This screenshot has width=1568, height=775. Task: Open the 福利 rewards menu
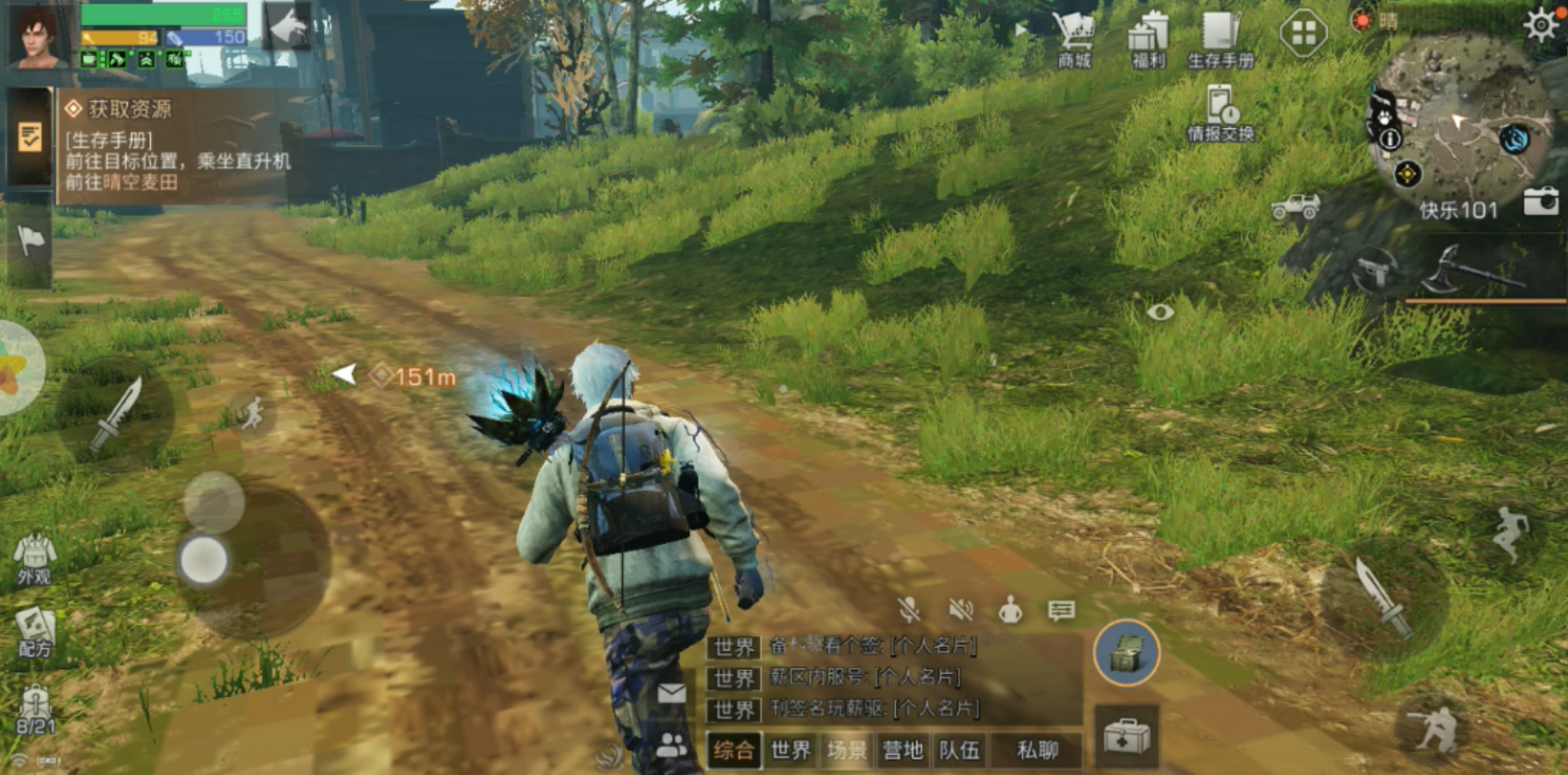[1147, 39]
